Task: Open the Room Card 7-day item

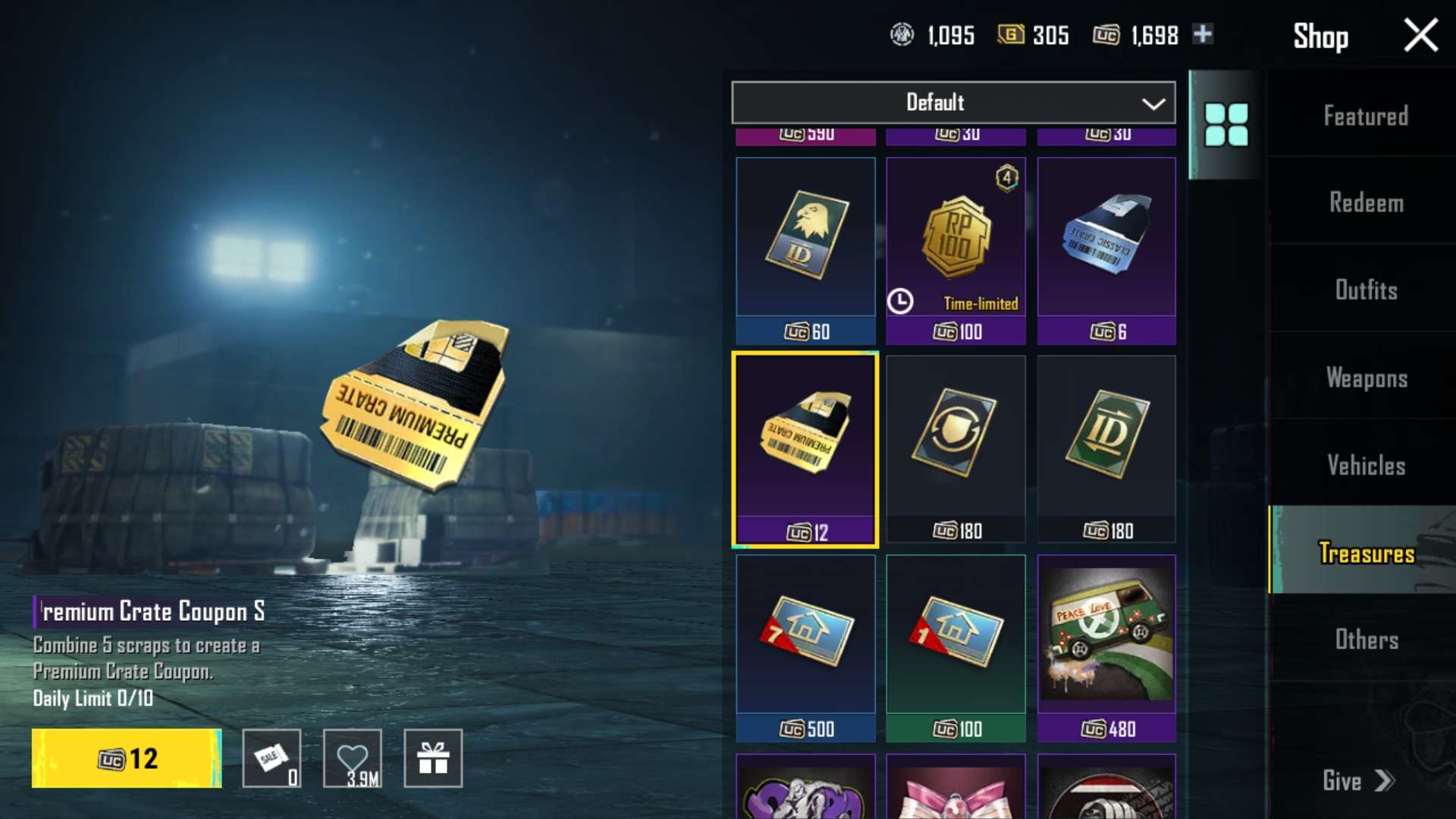Action: click(805, 641)
